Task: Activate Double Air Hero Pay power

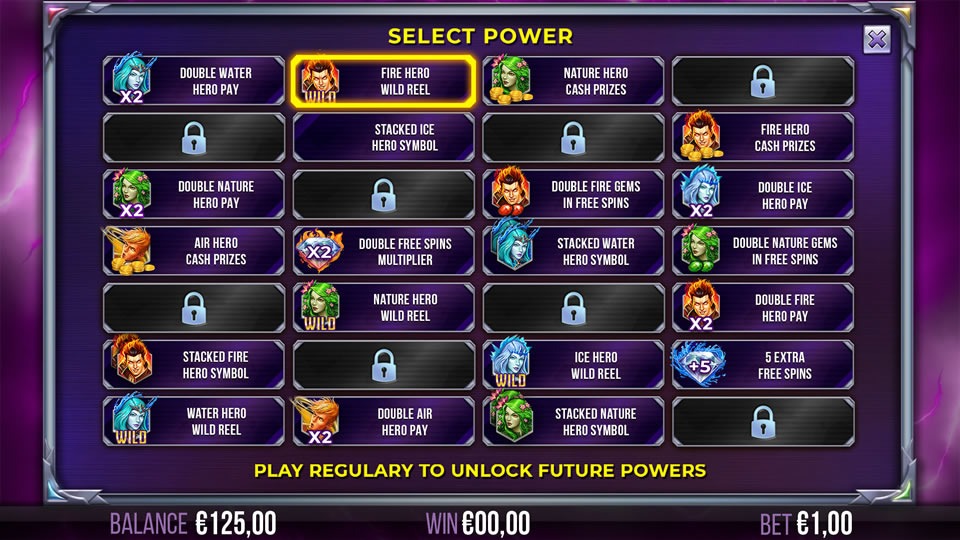Action: pos(383,421)
